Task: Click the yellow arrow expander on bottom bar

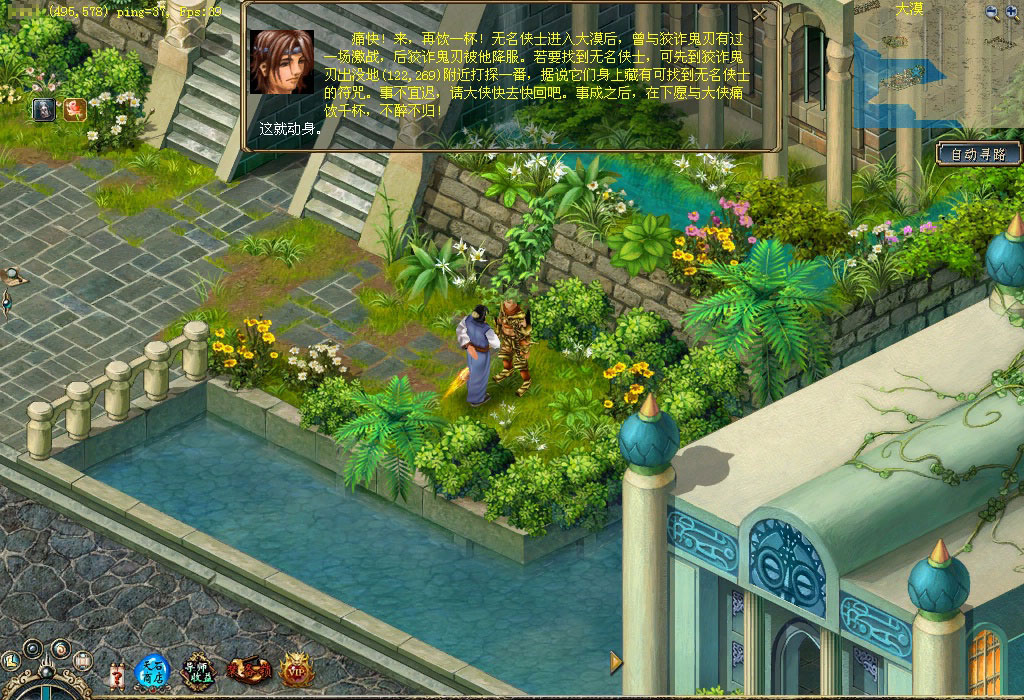Action: (x=616, y=661)
